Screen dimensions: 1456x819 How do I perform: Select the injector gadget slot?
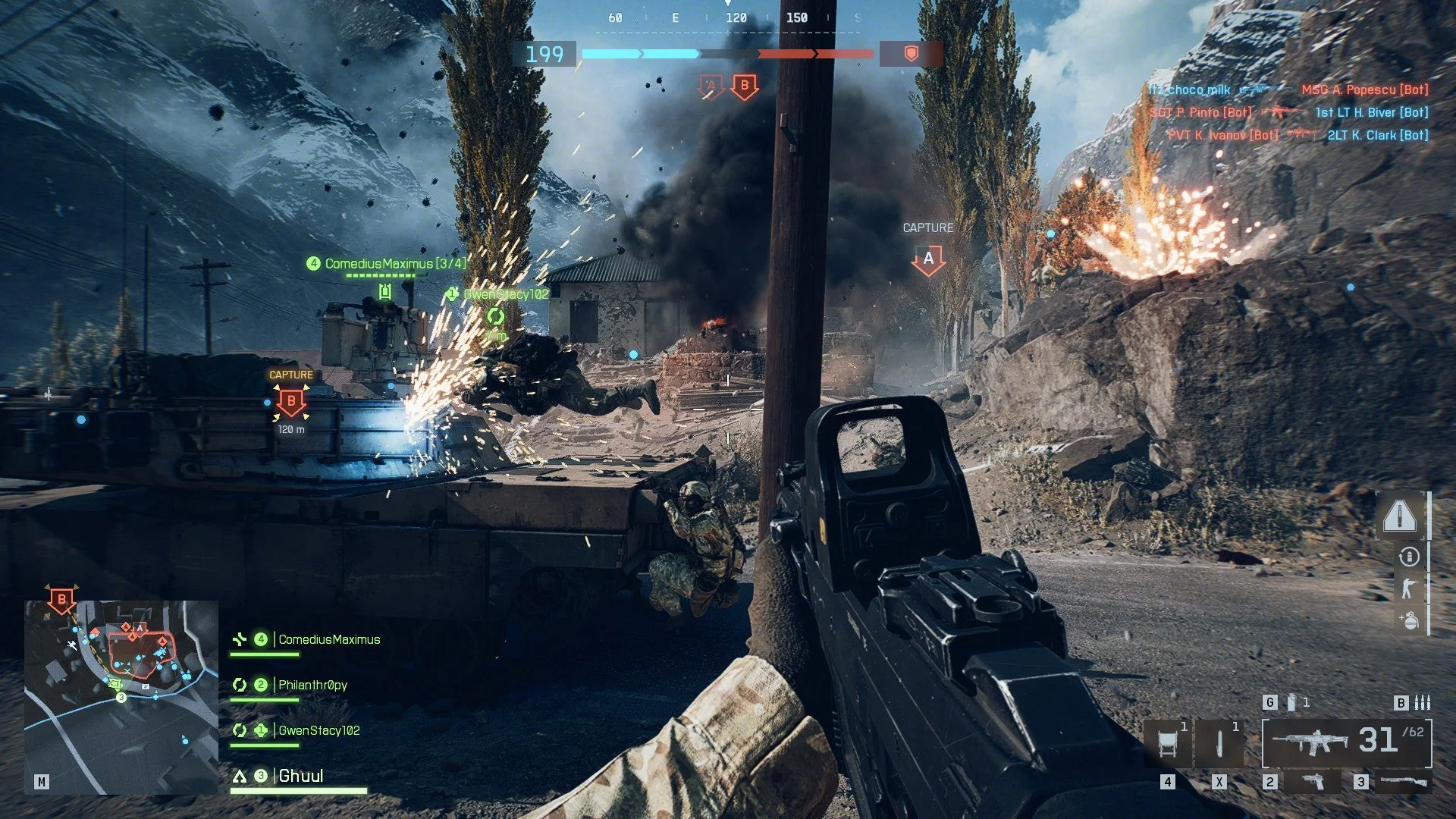(x=1219, y=742)
